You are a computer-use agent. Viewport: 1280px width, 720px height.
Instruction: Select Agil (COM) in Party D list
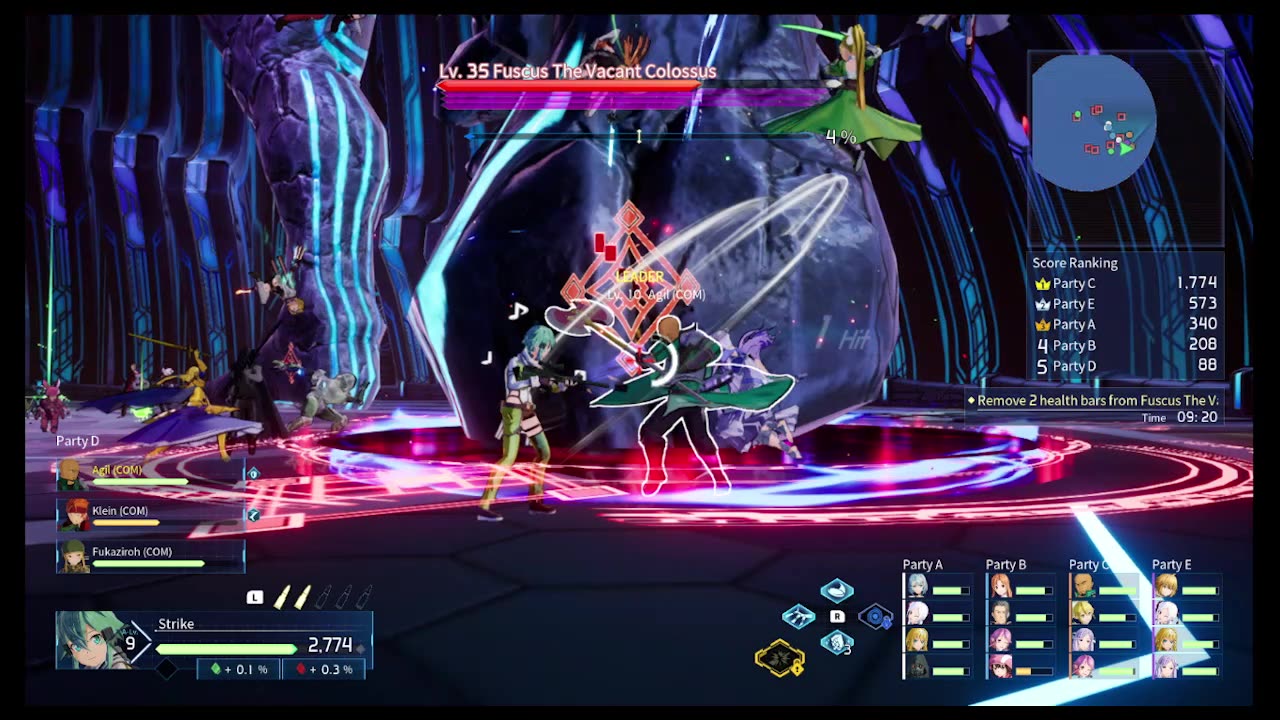point(150,474)
